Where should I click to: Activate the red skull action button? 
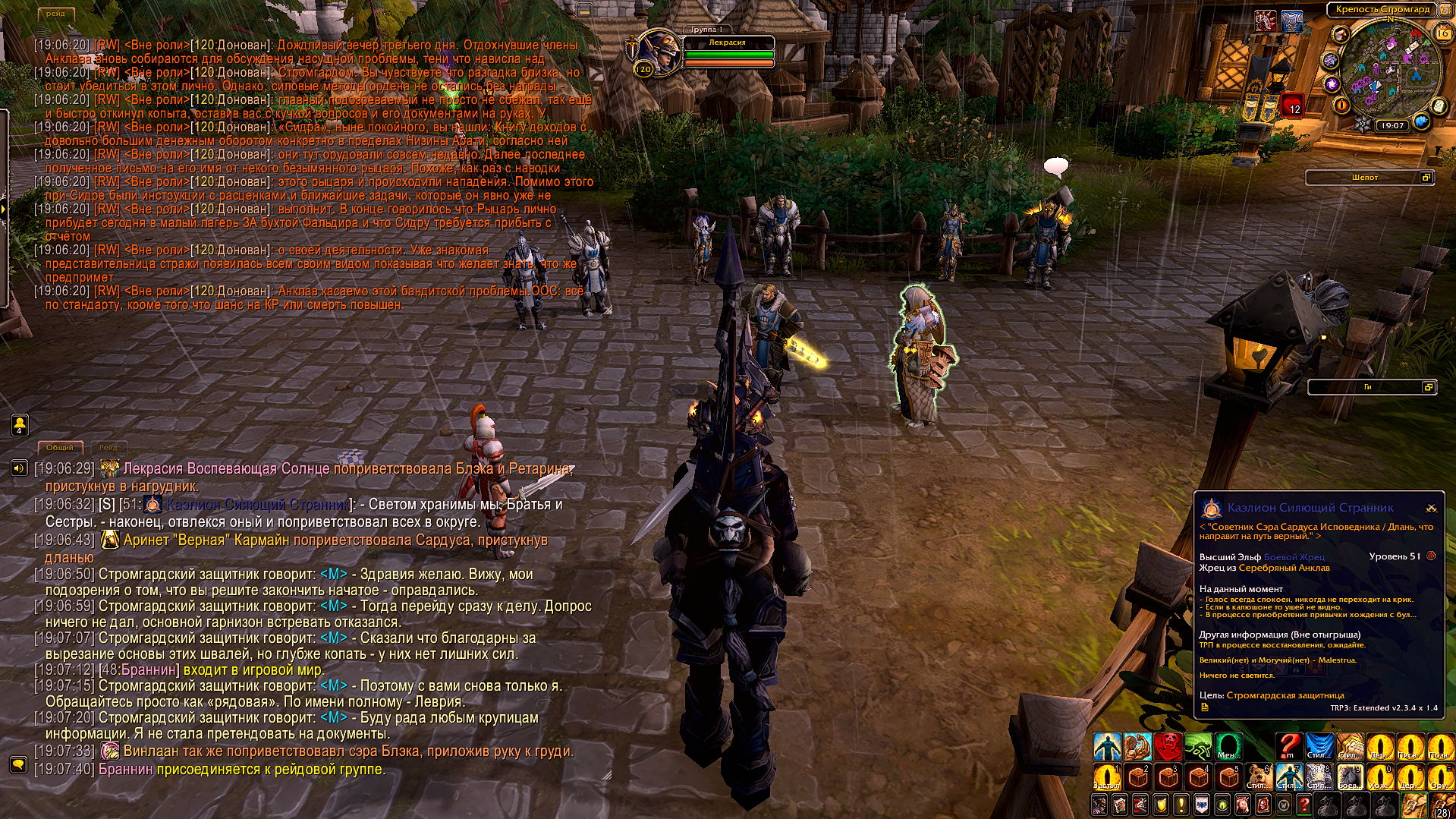[1168, 747]
